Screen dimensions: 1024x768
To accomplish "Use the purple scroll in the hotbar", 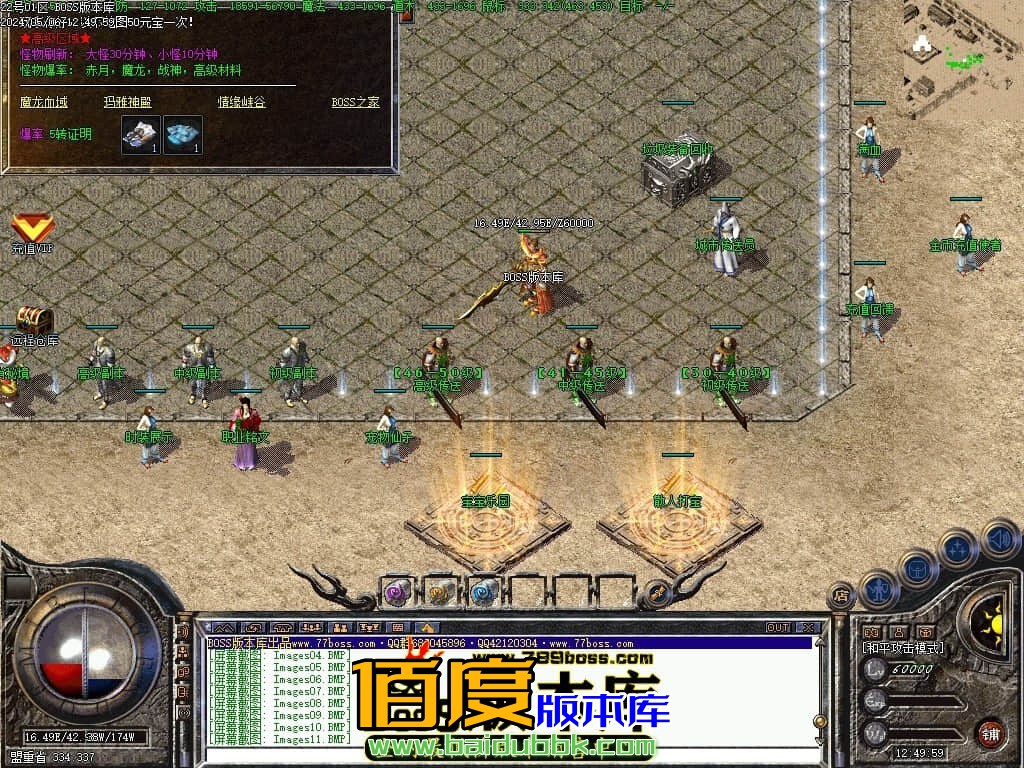I will 397,592.
